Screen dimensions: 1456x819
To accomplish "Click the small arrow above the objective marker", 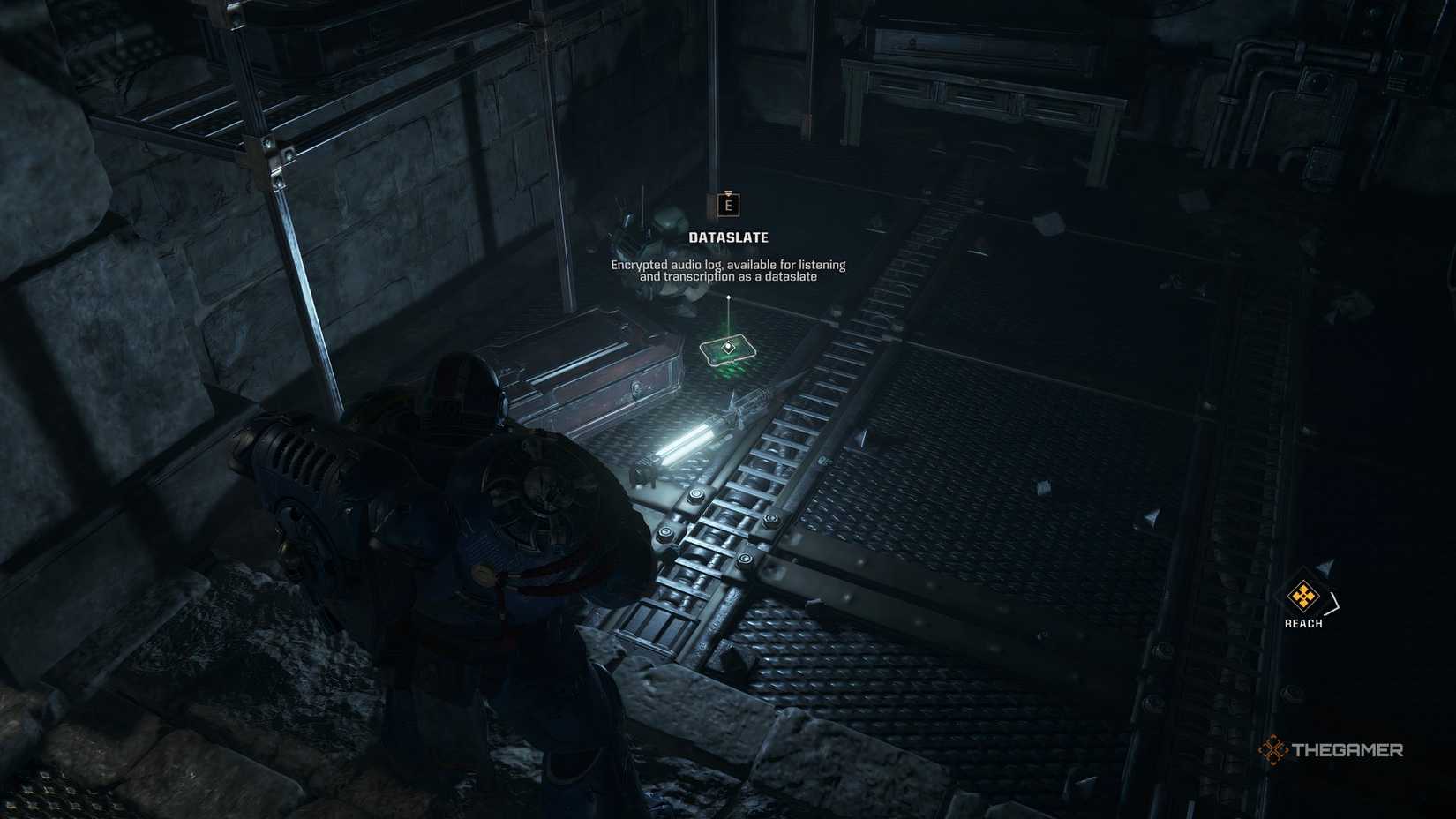I will click(1324, 567).
